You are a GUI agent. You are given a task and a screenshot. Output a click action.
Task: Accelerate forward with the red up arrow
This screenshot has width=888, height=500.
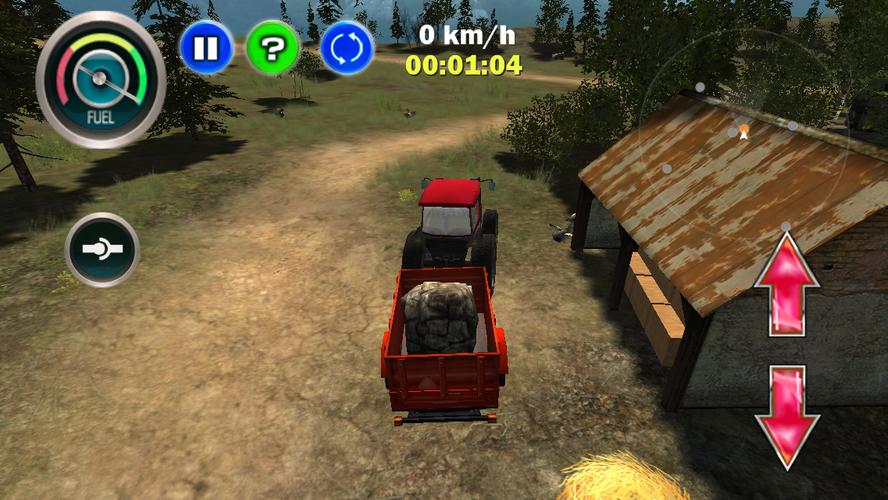(787, 284)
